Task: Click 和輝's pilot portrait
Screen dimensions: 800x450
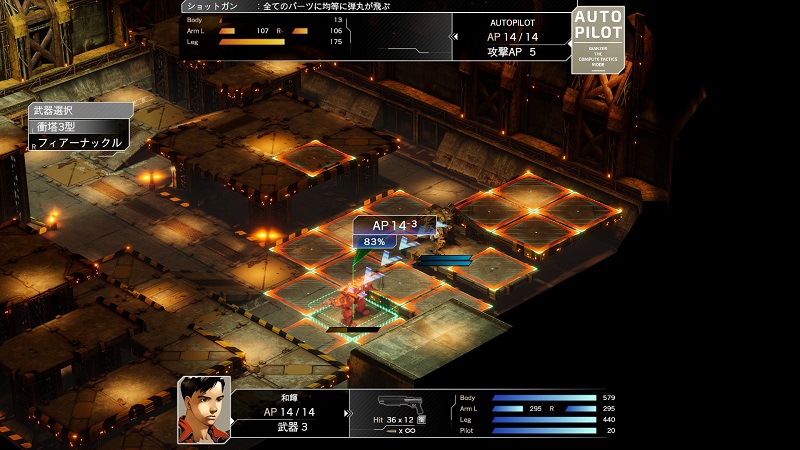Action: [x=204, y=408]
